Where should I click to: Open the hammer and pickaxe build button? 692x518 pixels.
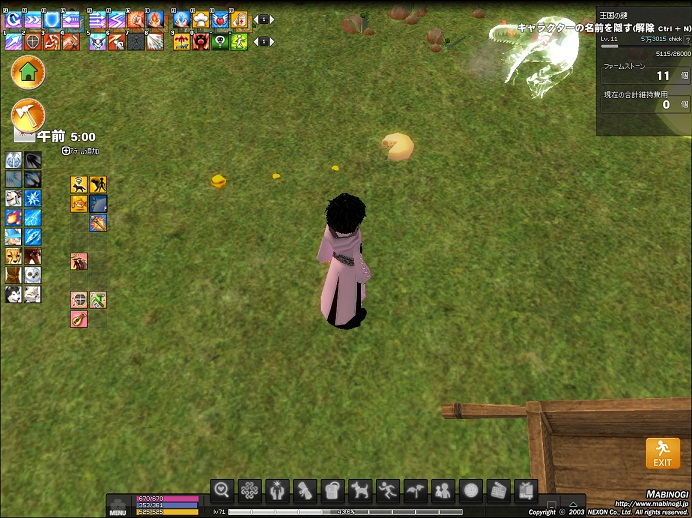(28, 115)
